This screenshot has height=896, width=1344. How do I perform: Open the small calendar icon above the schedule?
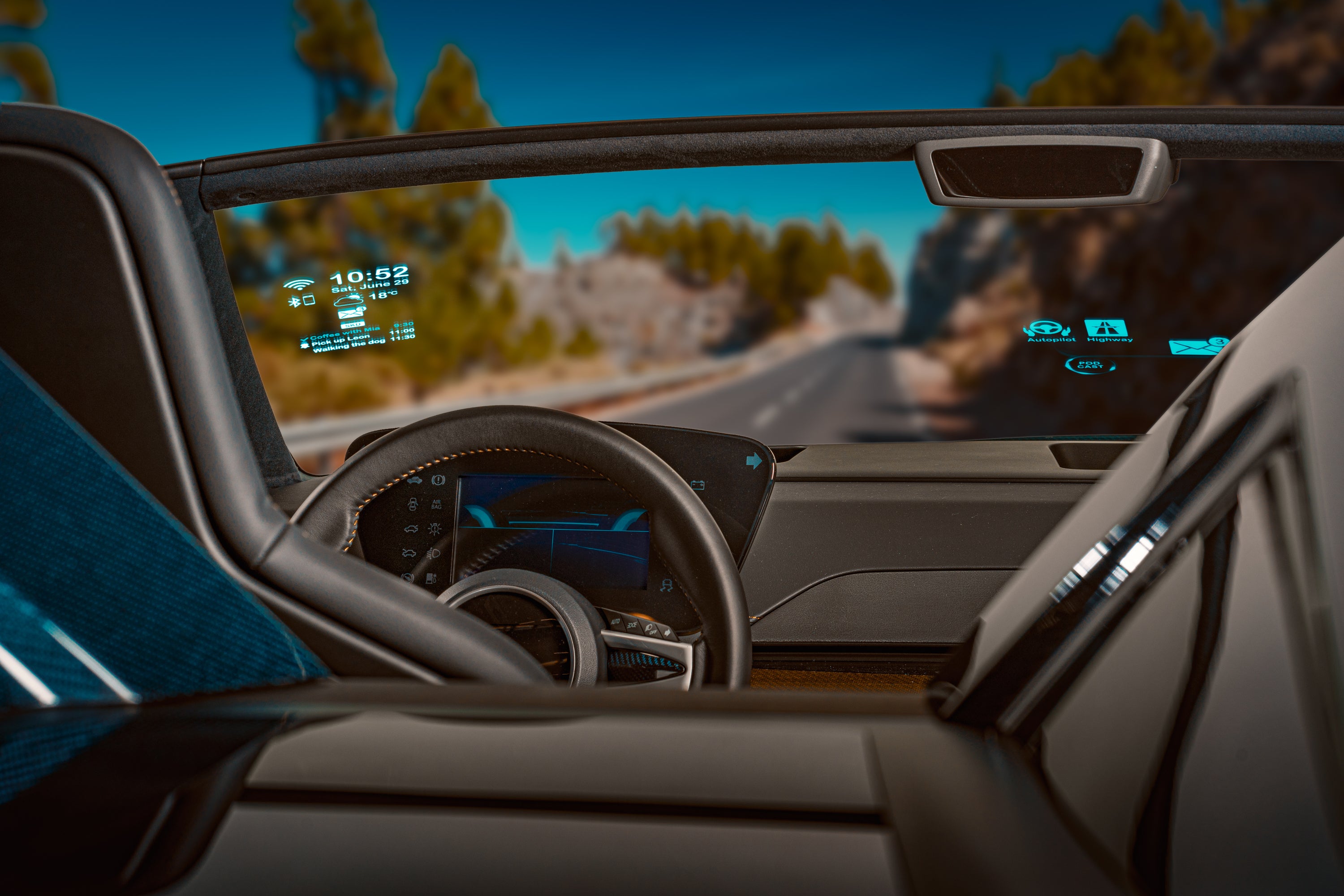click(x=352, y=324)
